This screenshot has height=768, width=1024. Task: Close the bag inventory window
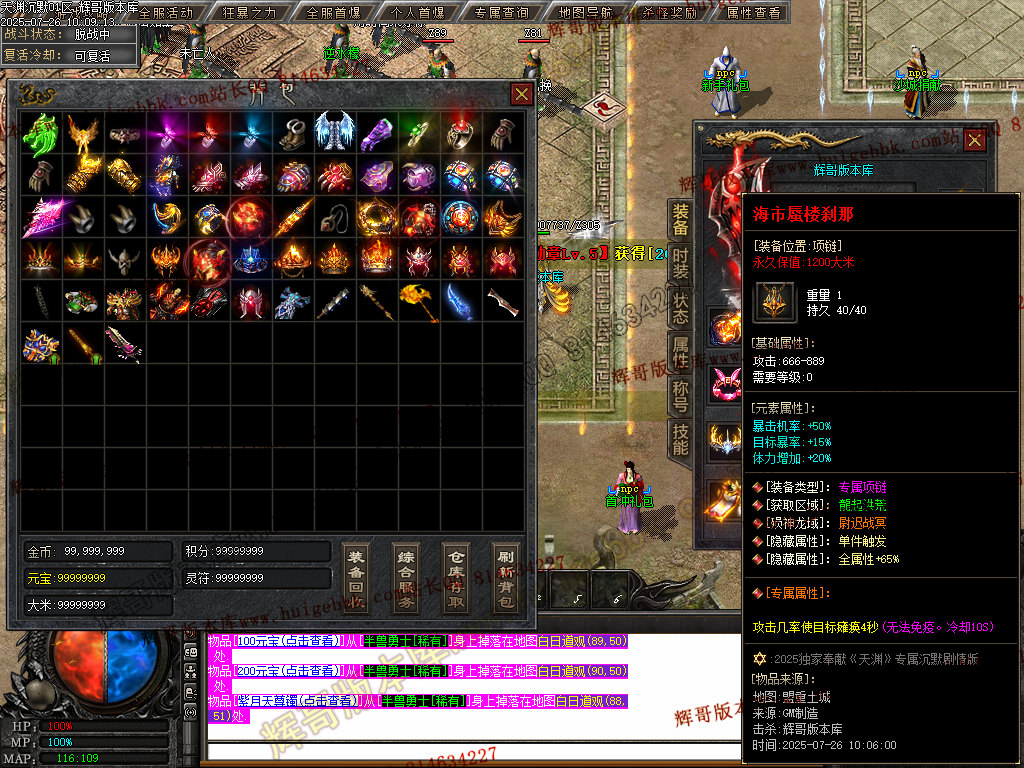pyautogui.click(x=521, y=94)
